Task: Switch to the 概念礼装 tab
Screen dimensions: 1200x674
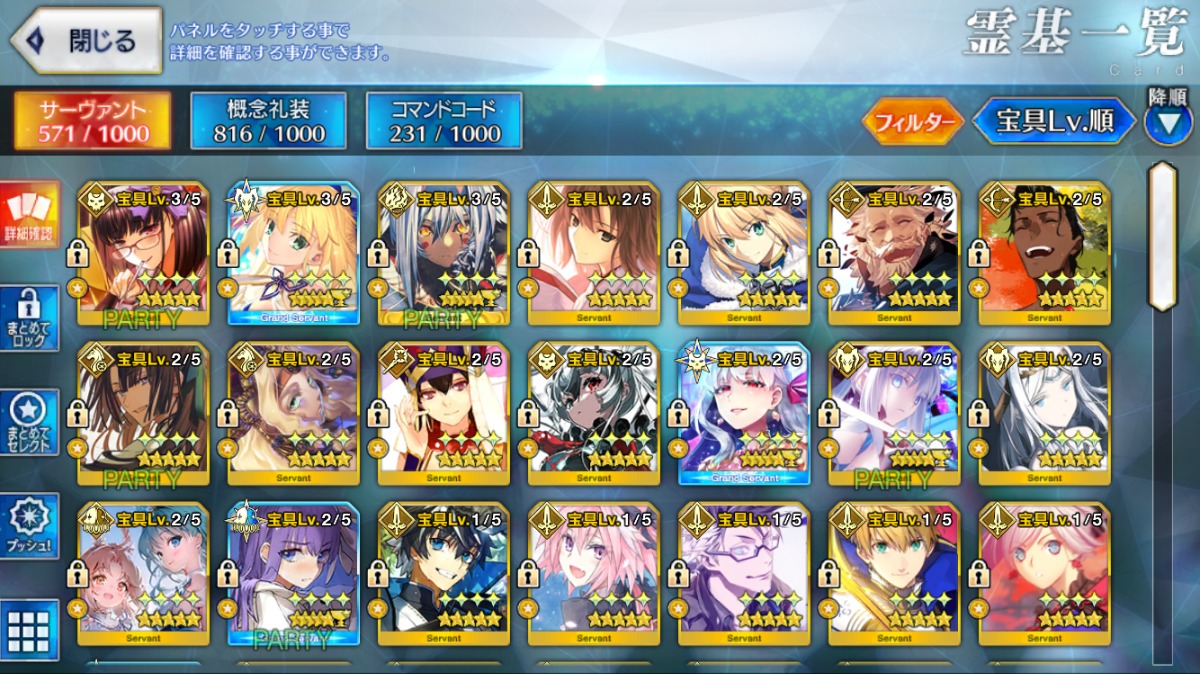Action: click(268, 121)
